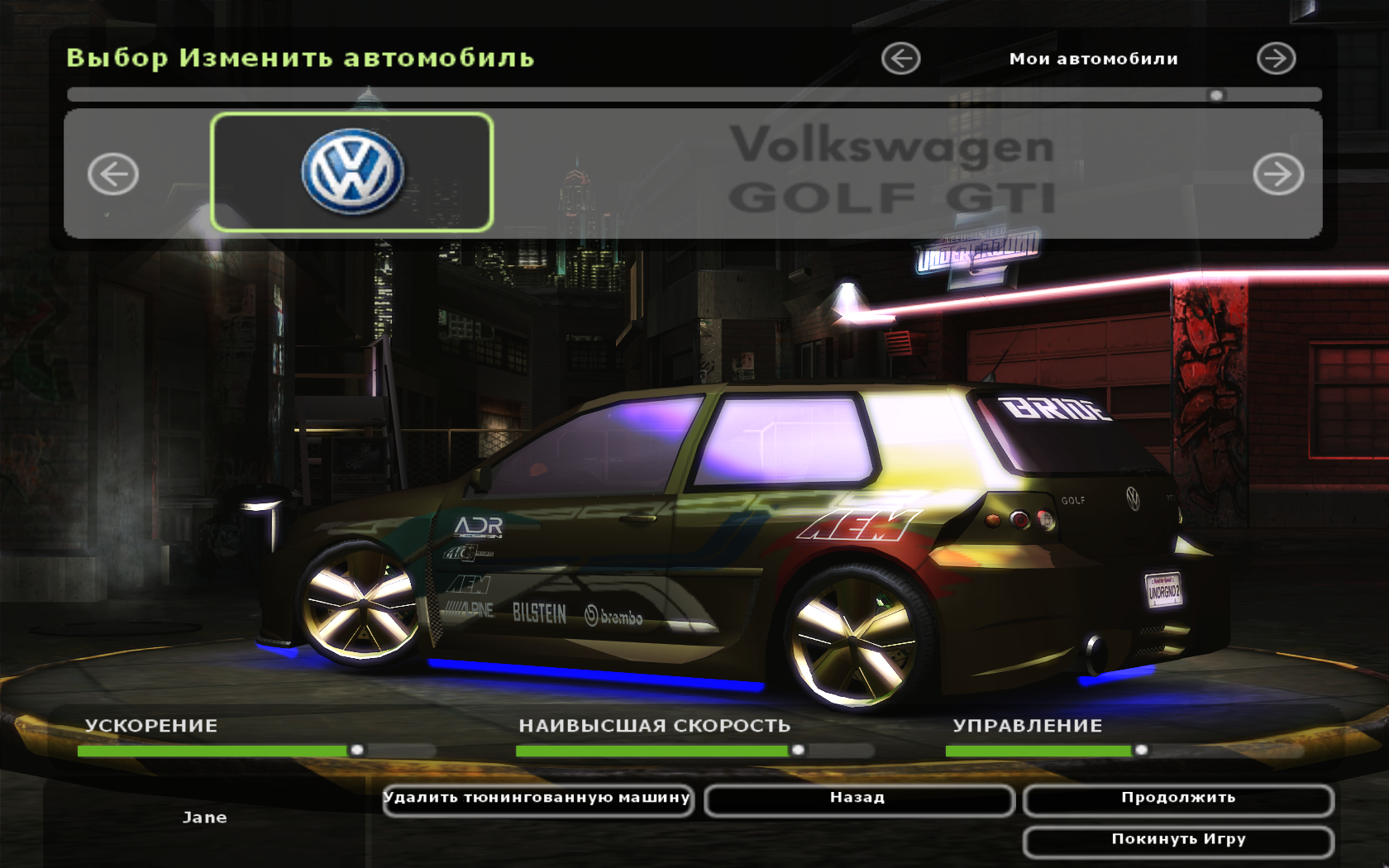
Task: Select the Volkswagen logo car tile
Action: click(352, 172)
